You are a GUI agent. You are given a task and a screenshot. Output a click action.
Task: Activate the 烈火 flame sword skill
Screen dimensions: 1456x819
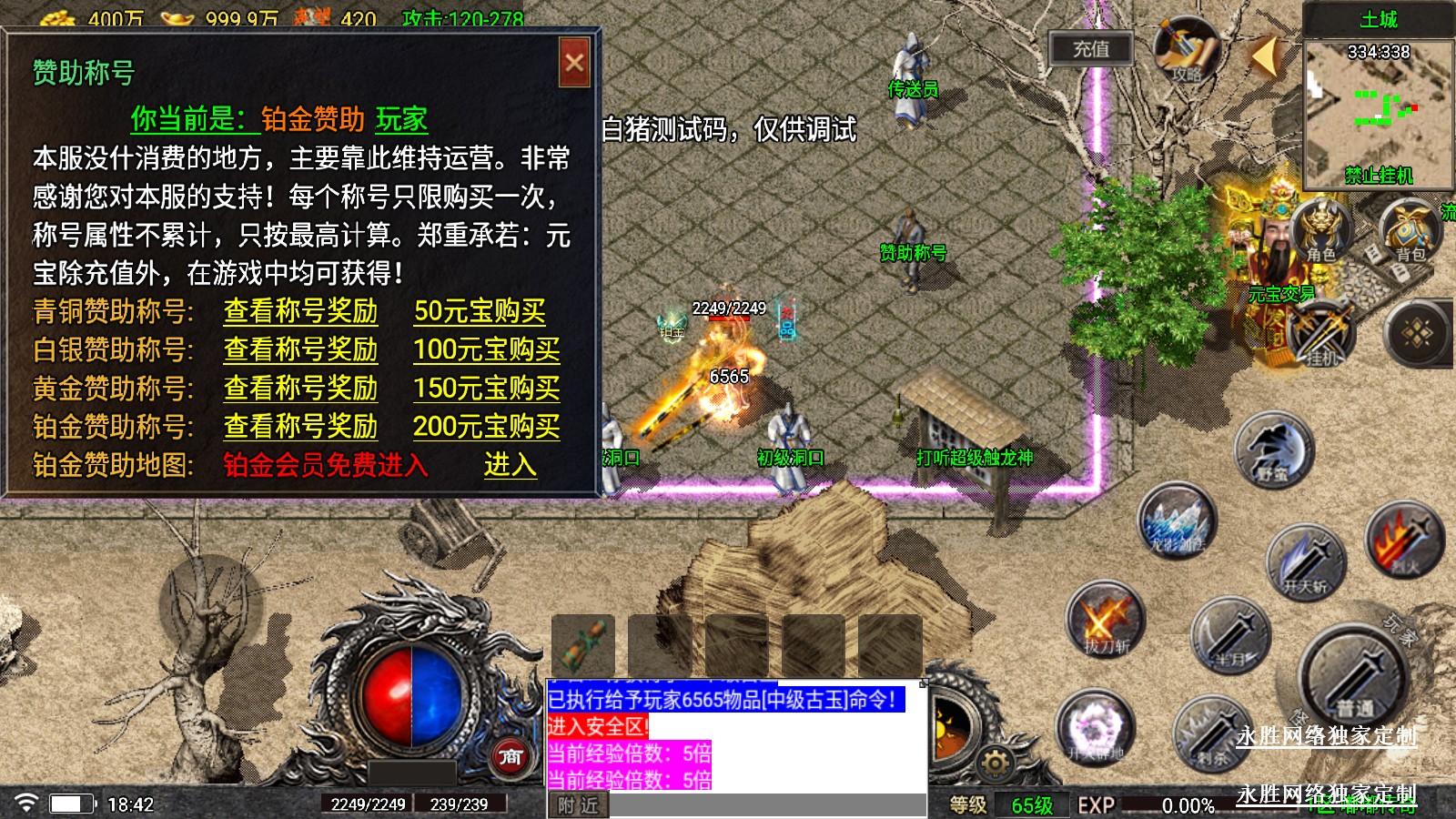(x=1404, y=541)
